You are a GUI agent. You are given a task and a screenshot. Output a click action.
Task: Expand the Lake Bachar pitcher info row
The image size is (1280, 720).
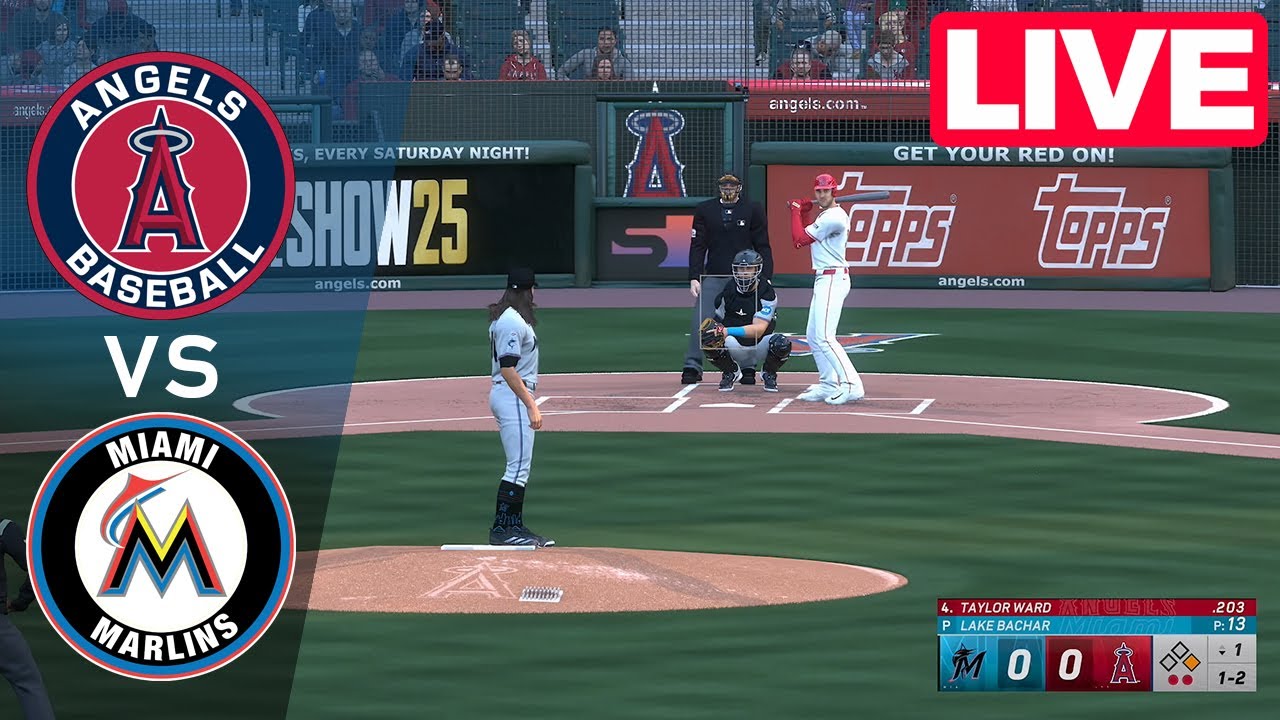[1004, 624]
